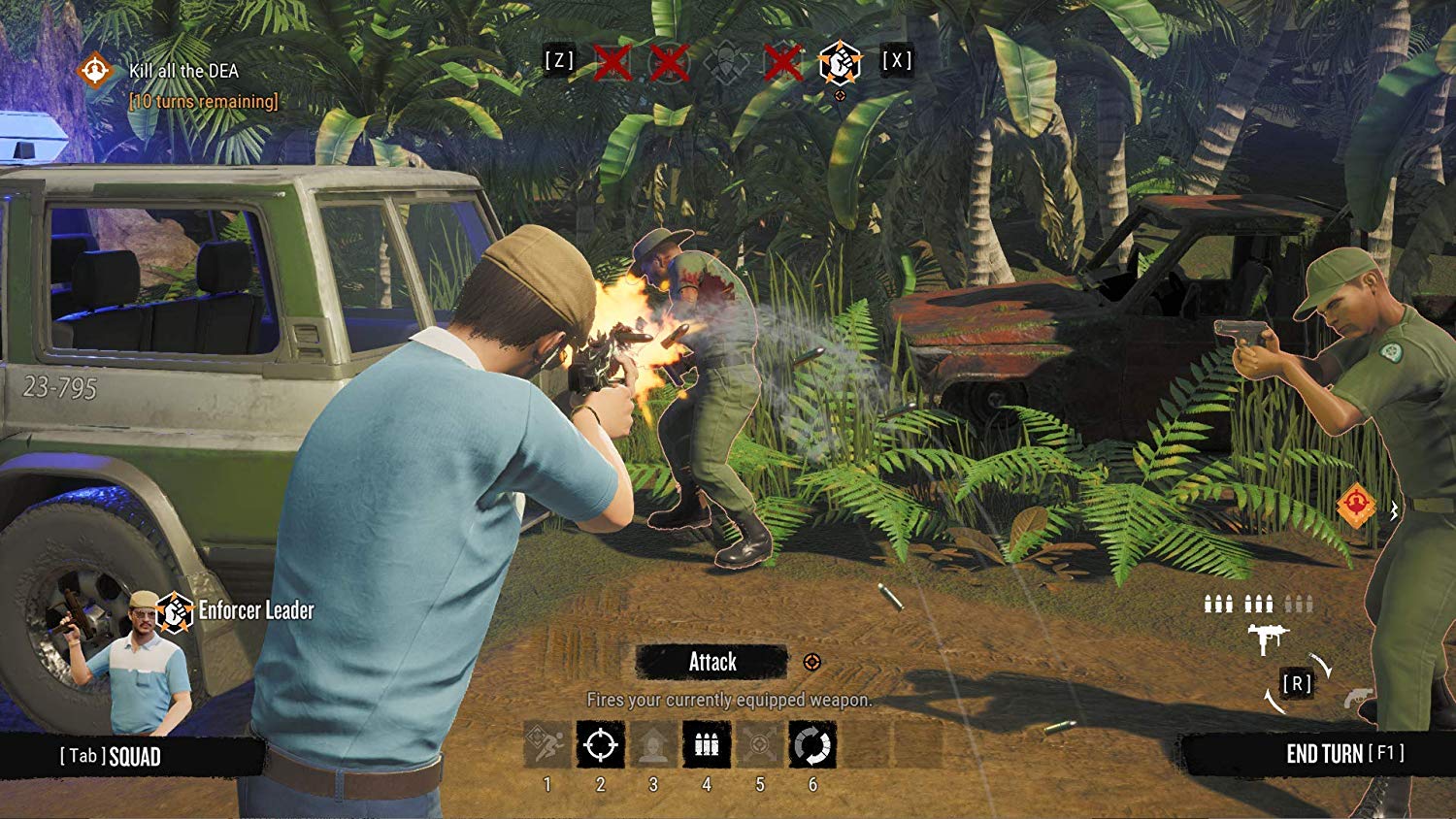Screen dimensions: 1456x819
Task: Select the highlighted enemy target at the top
Action: 843,62
